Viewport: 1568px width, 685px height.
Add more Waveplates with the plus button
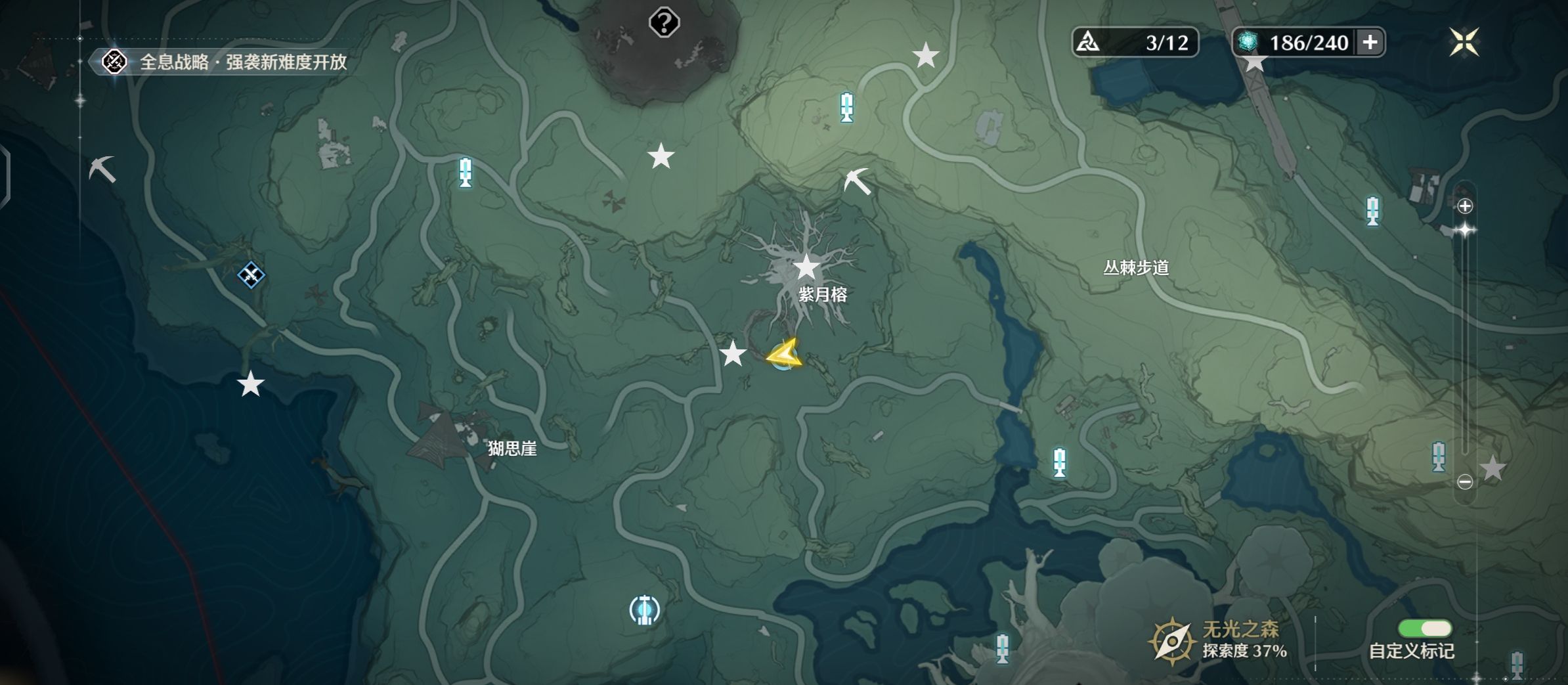pyautogui.click(x=1370, y=43)
